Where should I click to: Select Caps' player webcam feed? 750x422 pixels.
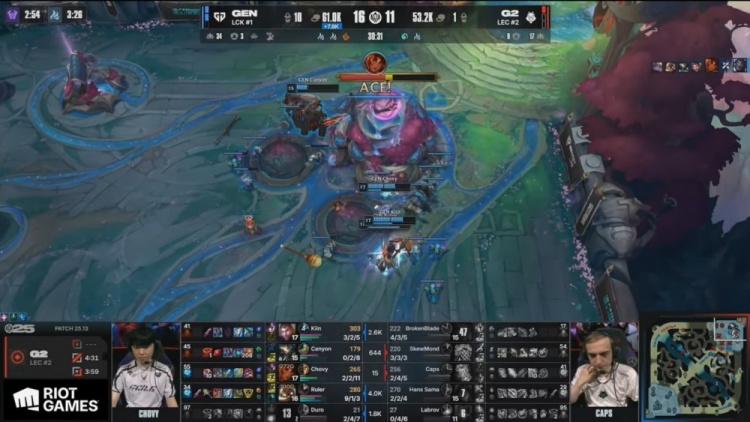coord(604,369)
